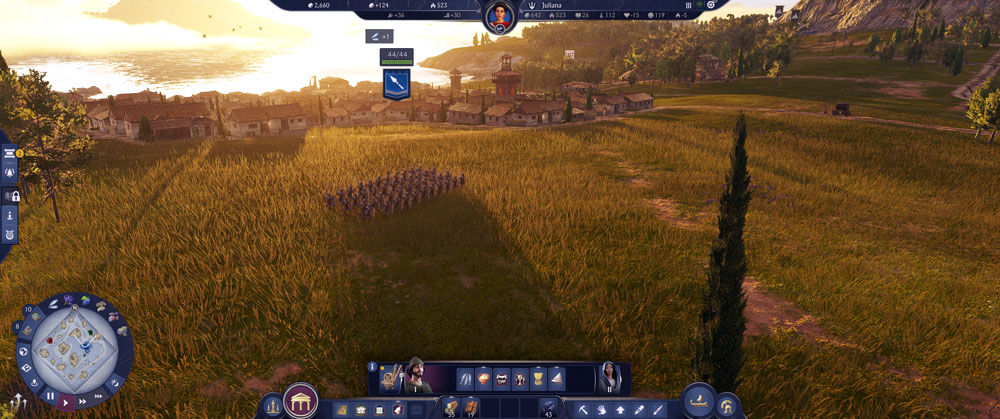The width and height of the screenshot is (1000, 419).
Task: Open the statue icon beside temple button
Action: coord(272,406)
